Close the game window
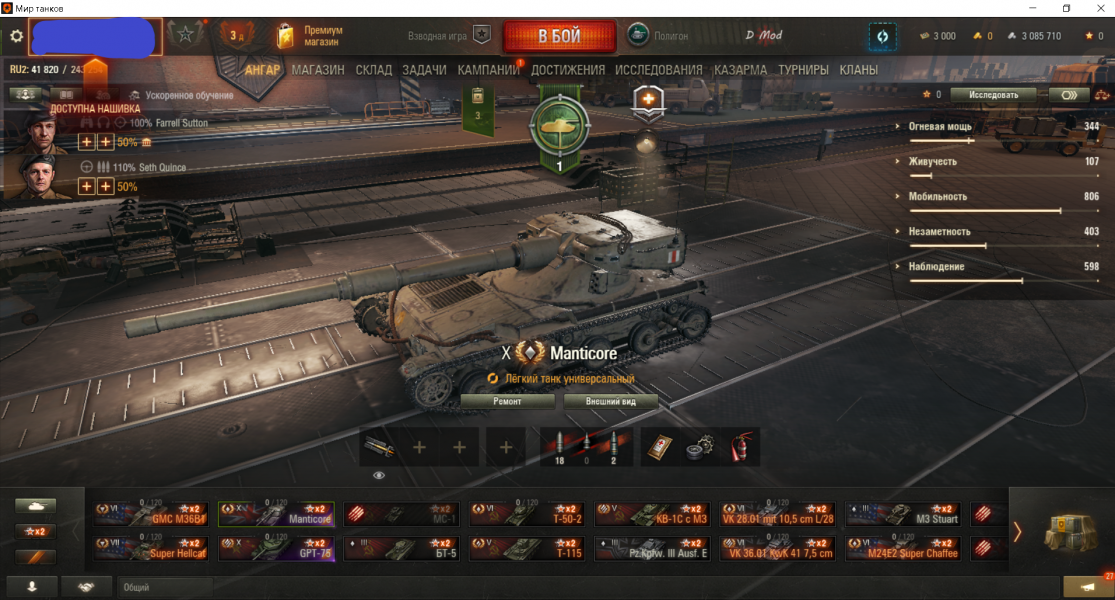 [x=1096, y=8]
